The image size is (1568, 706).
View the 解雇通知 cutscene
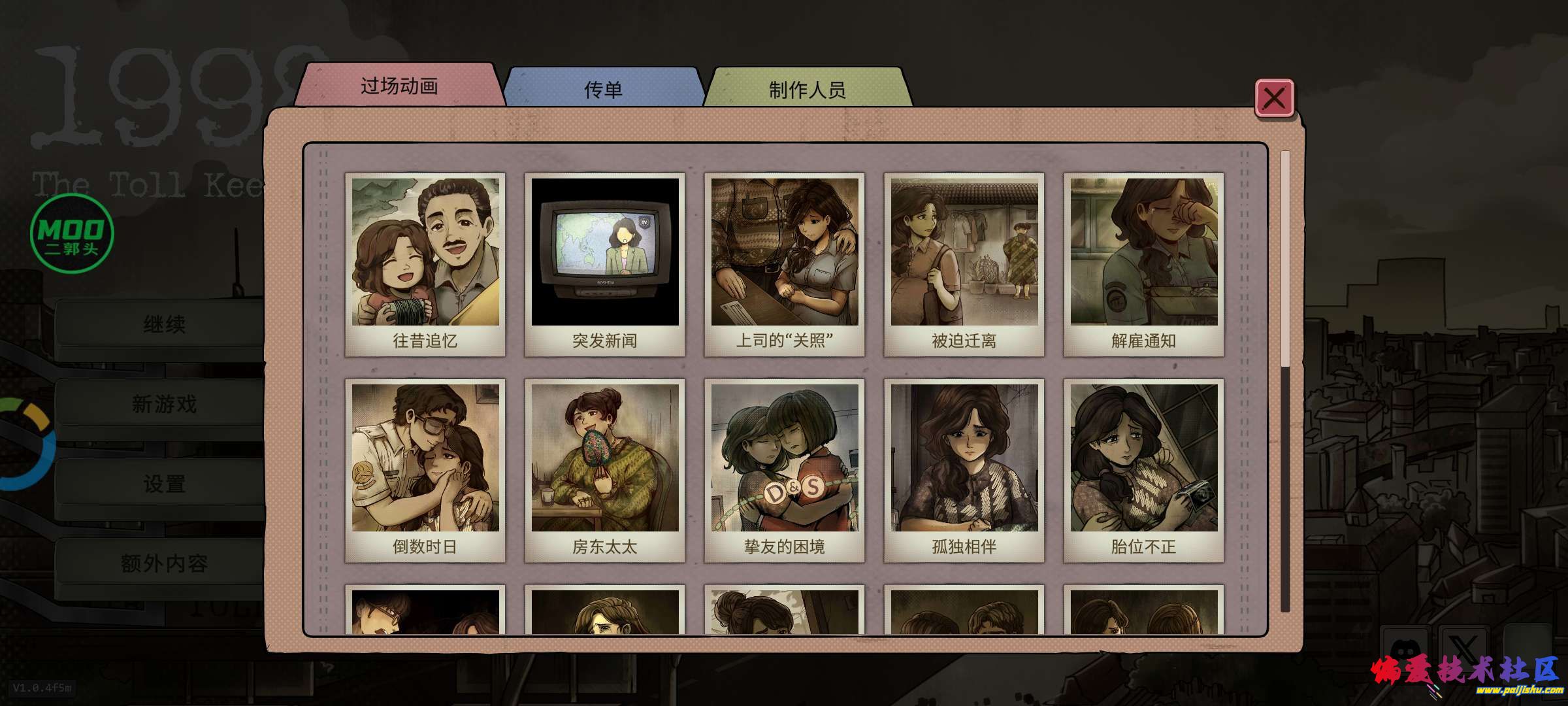coord(1144,264)
